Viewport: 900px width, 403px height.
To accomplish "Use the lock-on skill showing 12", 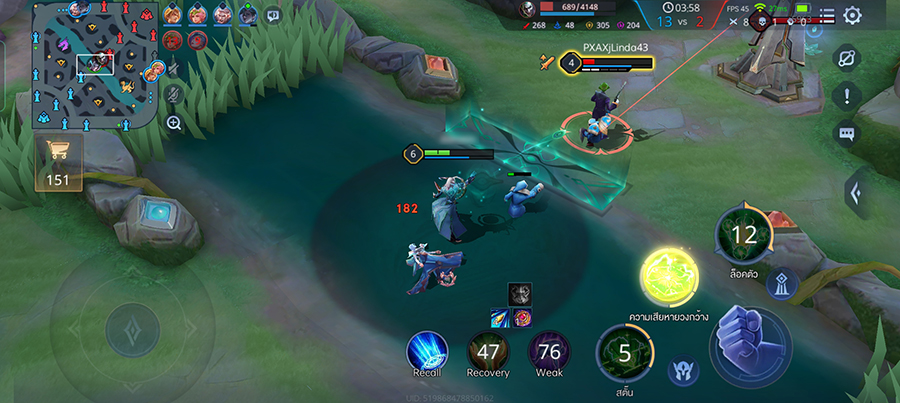I will [744, 236].
